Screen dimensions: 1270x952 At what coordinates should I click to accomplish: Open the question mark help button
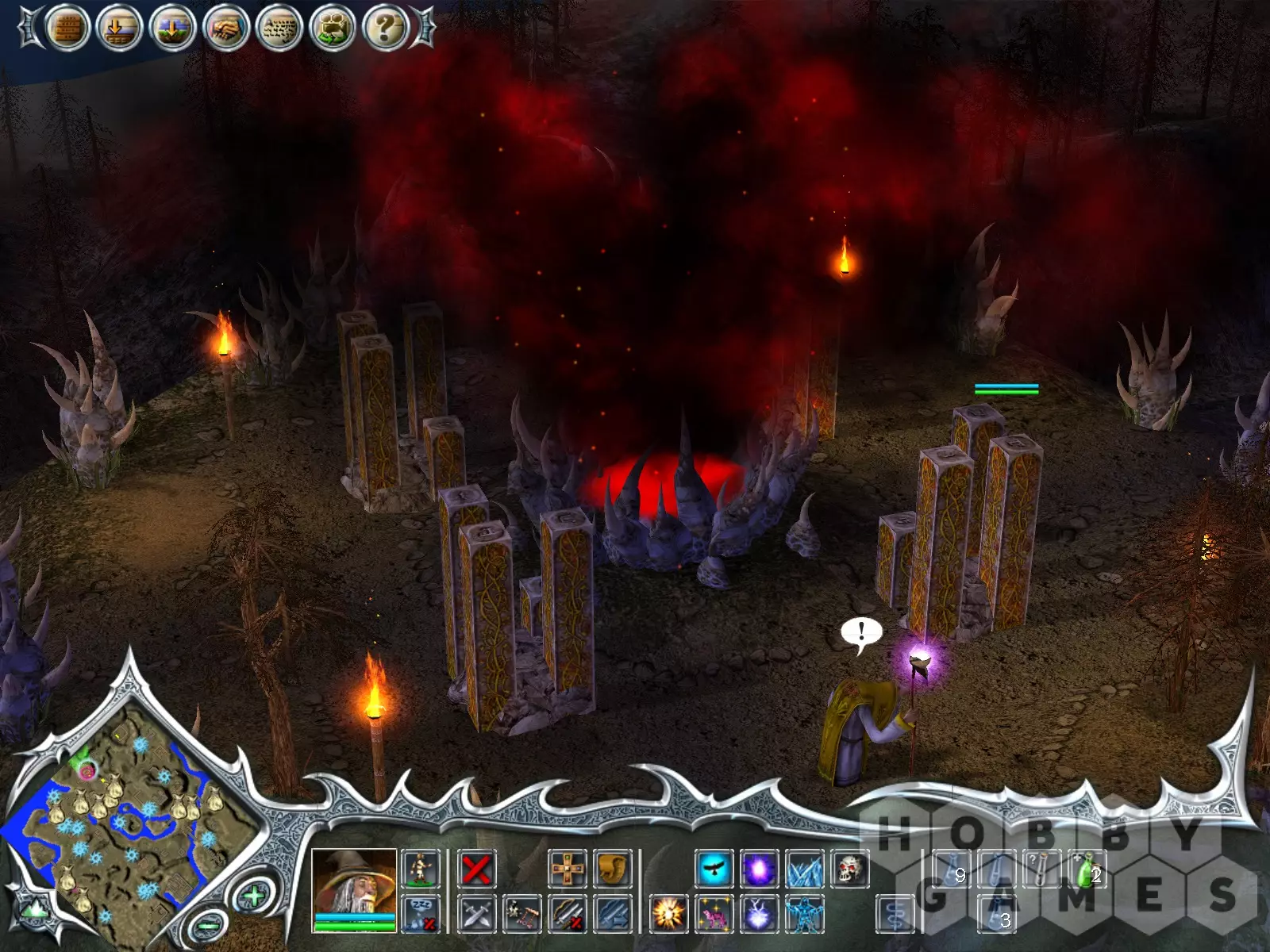tap(385, 29)
